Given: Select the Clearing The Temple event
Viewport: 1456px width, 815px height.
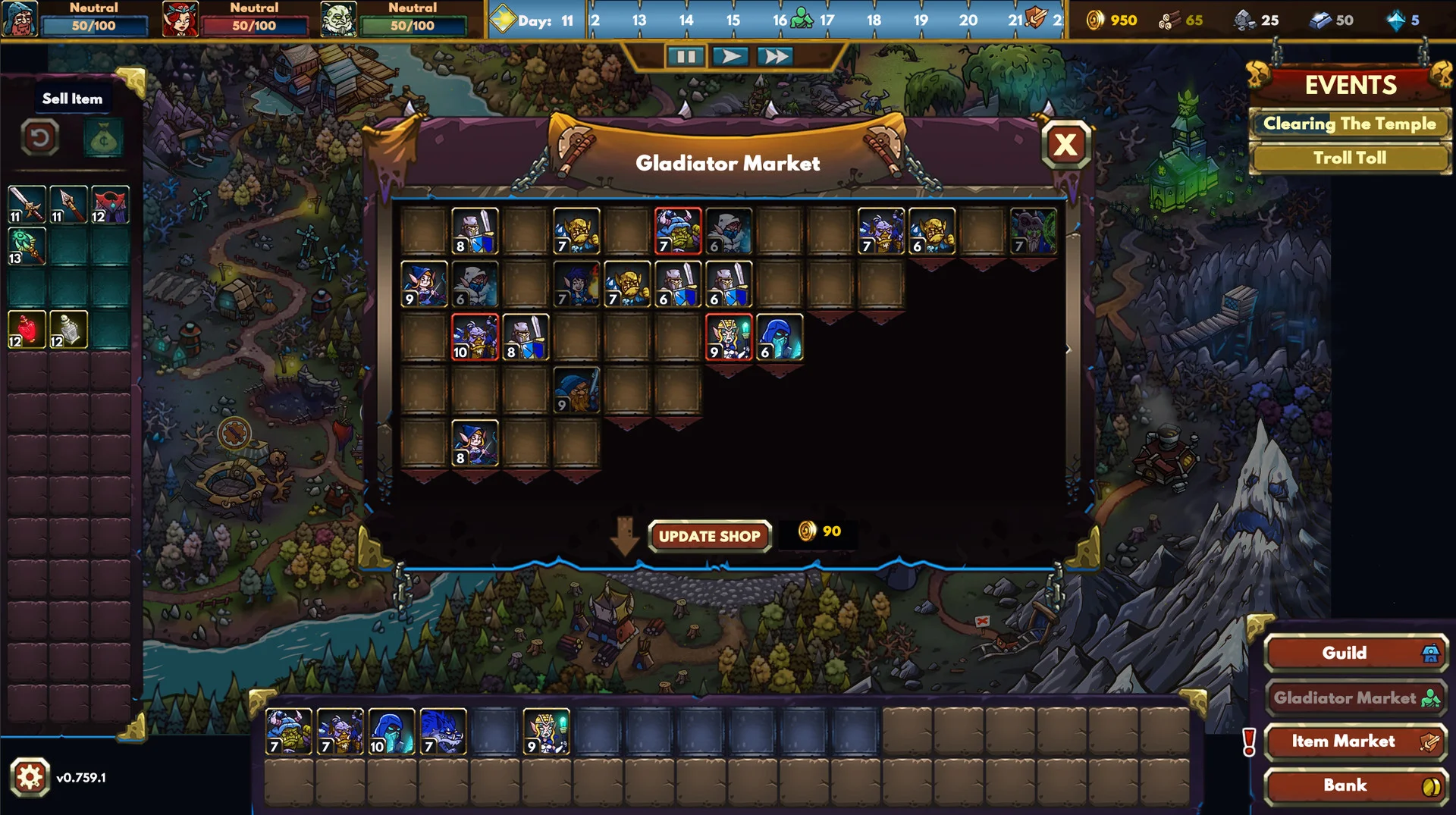Looking at the screenshot, I should pos(1349,124).
